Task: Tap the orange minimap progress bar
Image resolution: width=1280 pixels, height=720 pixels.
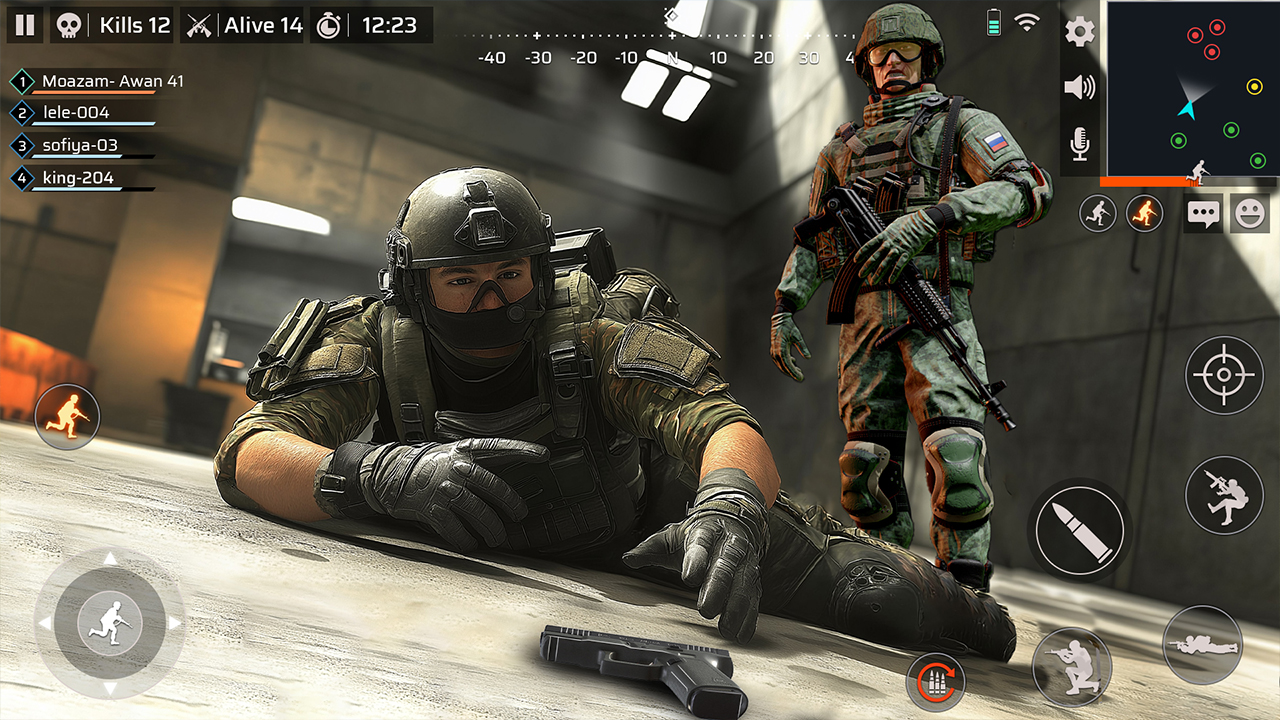Action: coord(1150,182)
